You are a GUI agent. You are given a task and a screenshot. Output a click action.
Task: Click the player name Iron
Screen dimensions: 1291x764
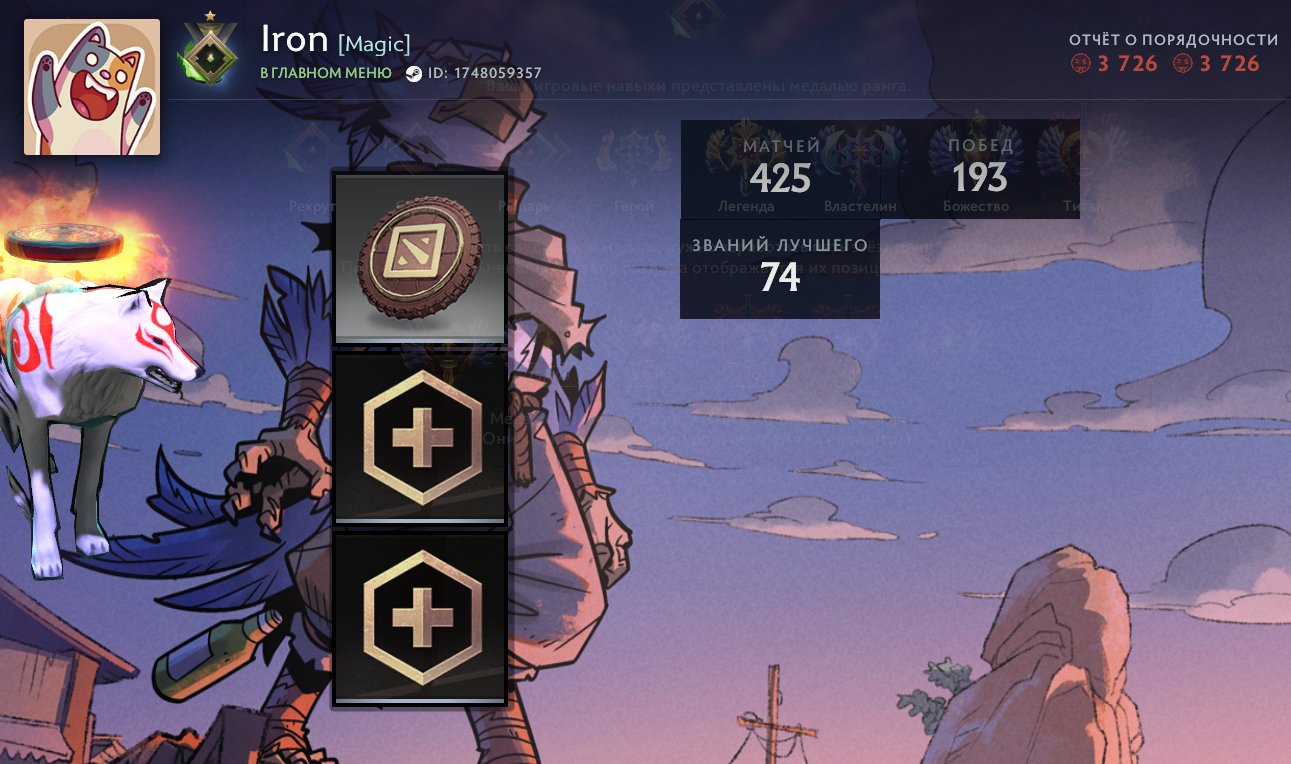click(x=293, y=40)
